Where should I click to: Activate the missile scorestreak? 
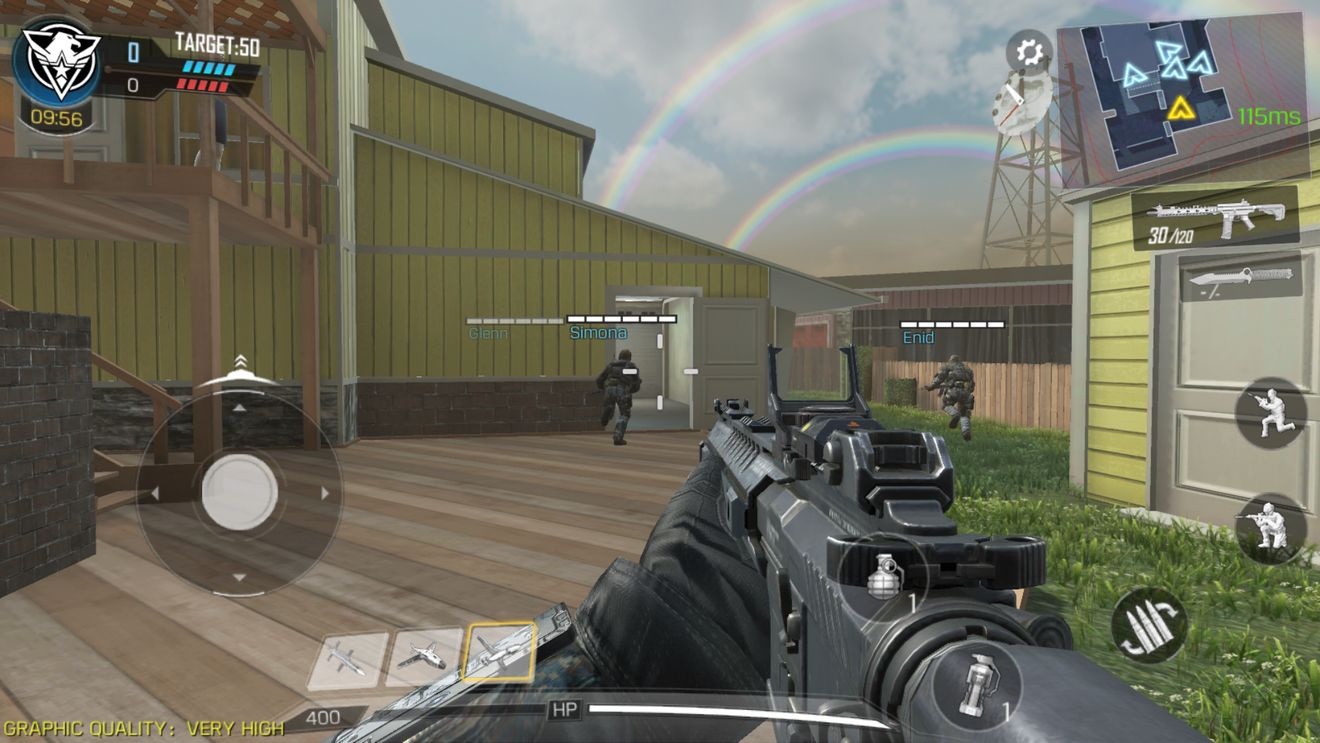pyautogui.click(x=345, y=660)
